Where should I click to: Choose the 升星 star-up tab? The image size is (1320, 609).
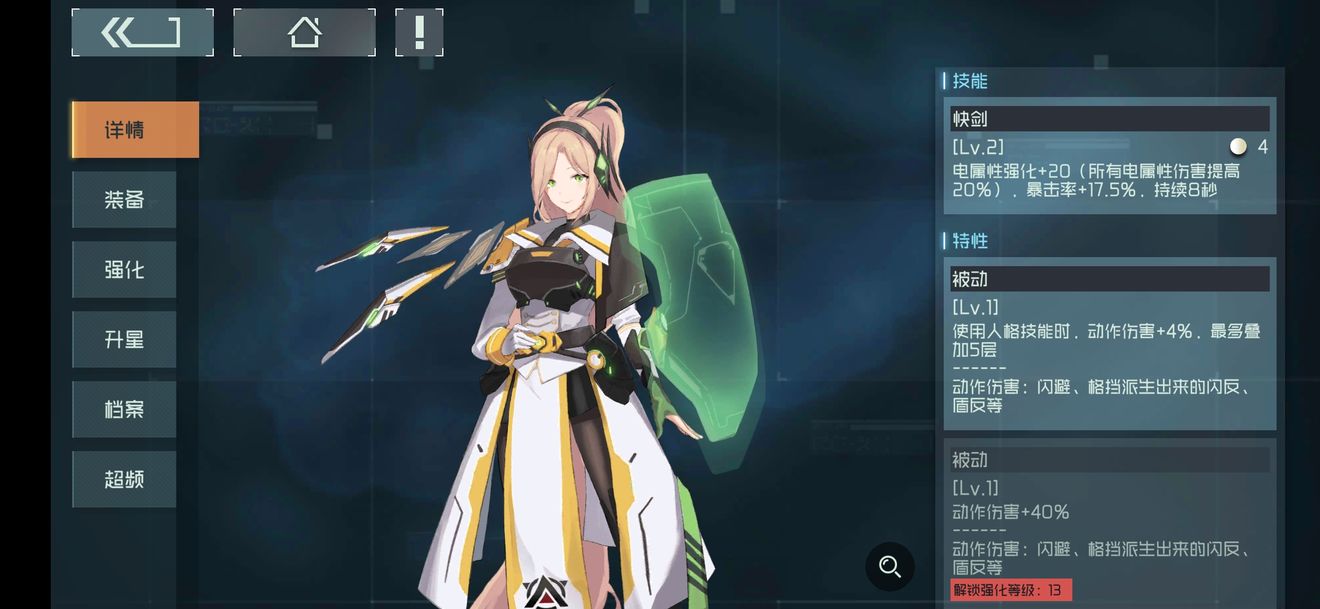[x=124, y=340]
